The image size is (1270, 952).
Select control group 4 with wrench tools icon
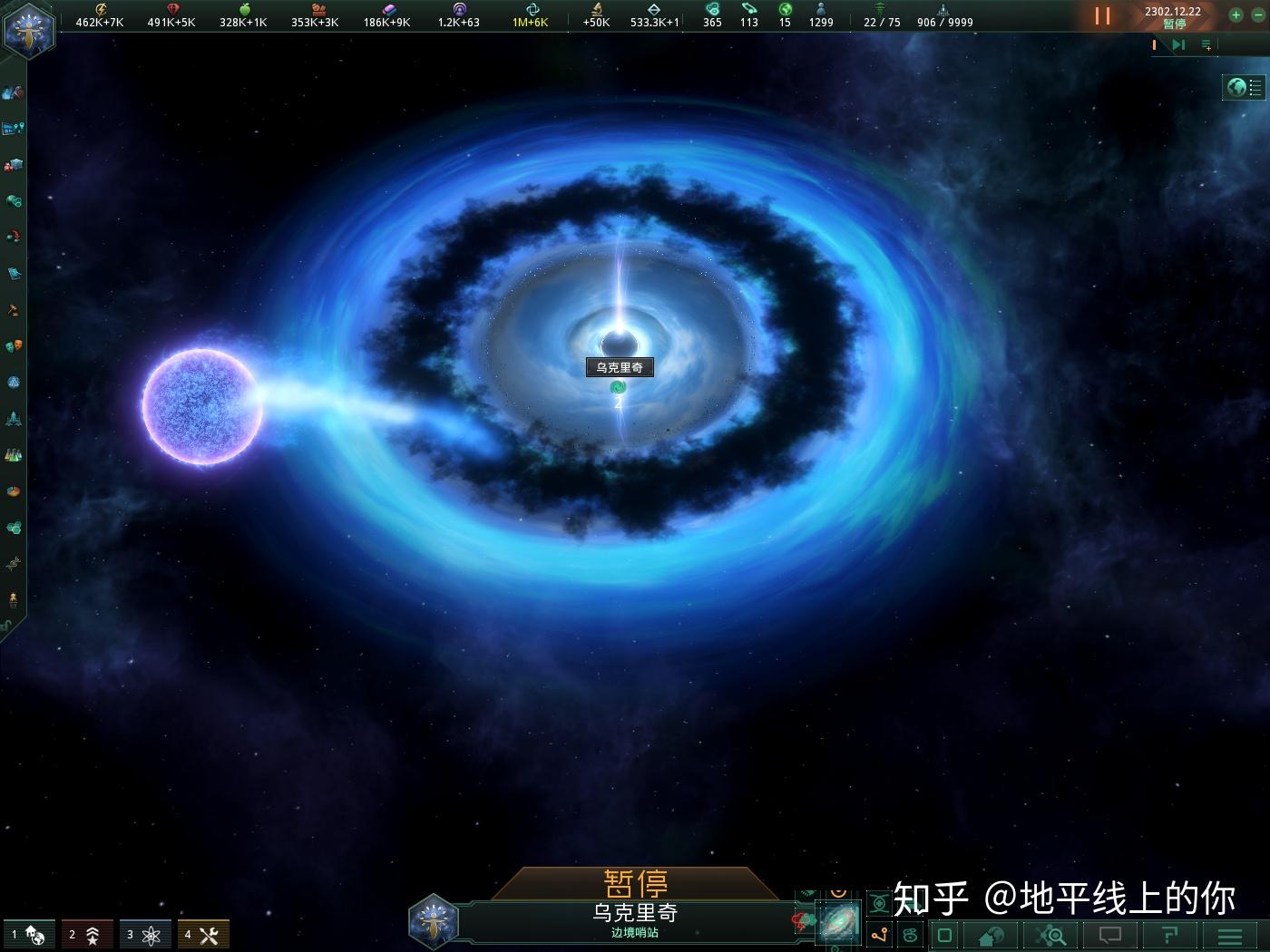[x=202, y=934]
